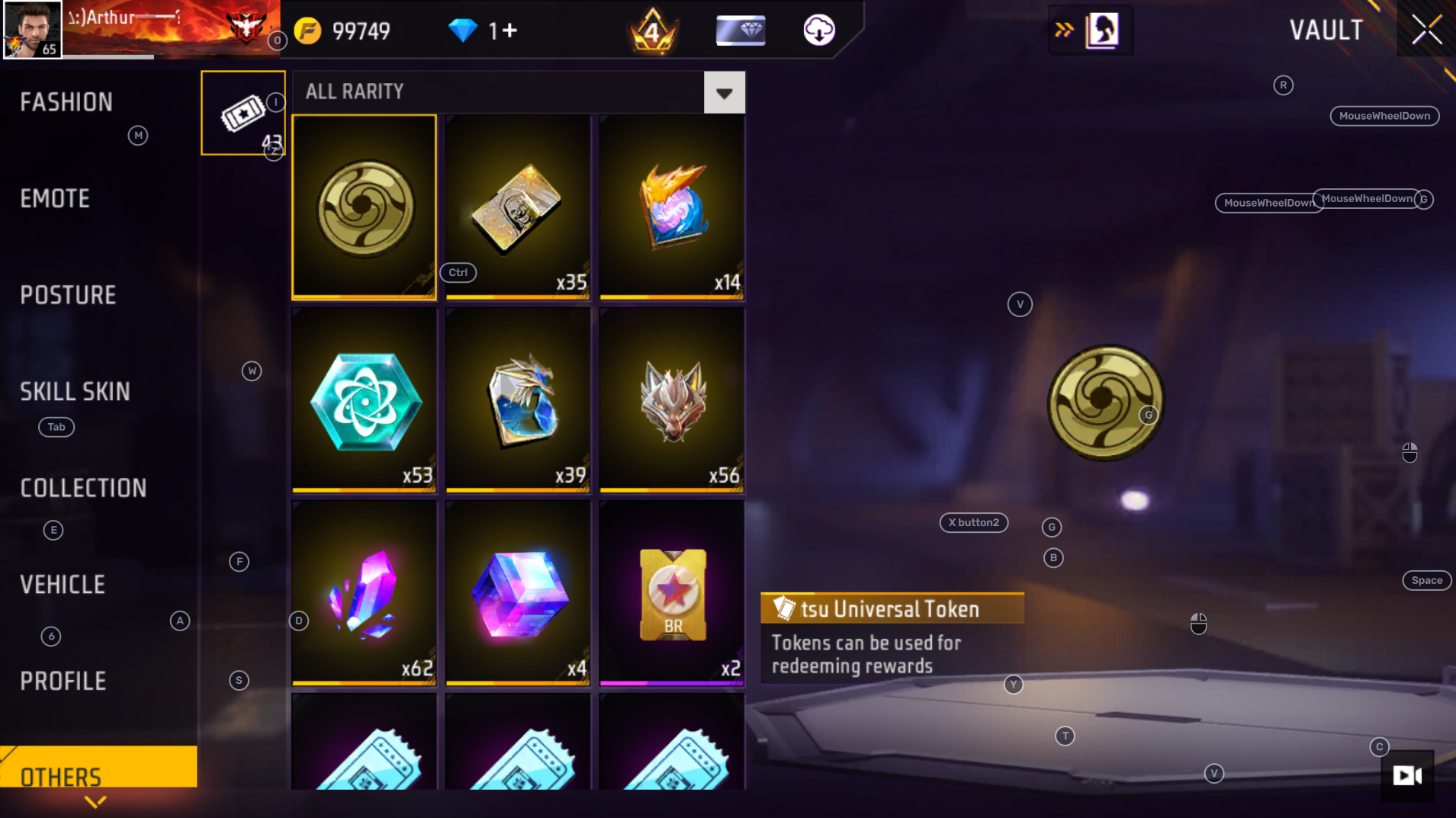Screen dimensions: 1456x818
Task: Click the cloud download redeem icon
Action: coord(819,30)
